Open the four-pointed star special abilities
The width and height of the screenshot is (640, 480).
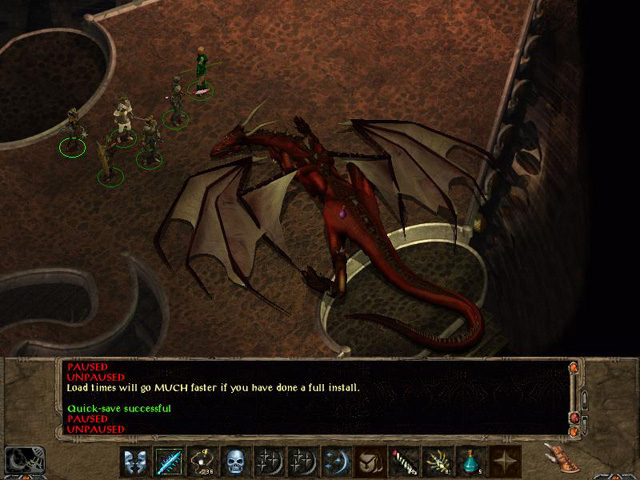pos(504,462)
